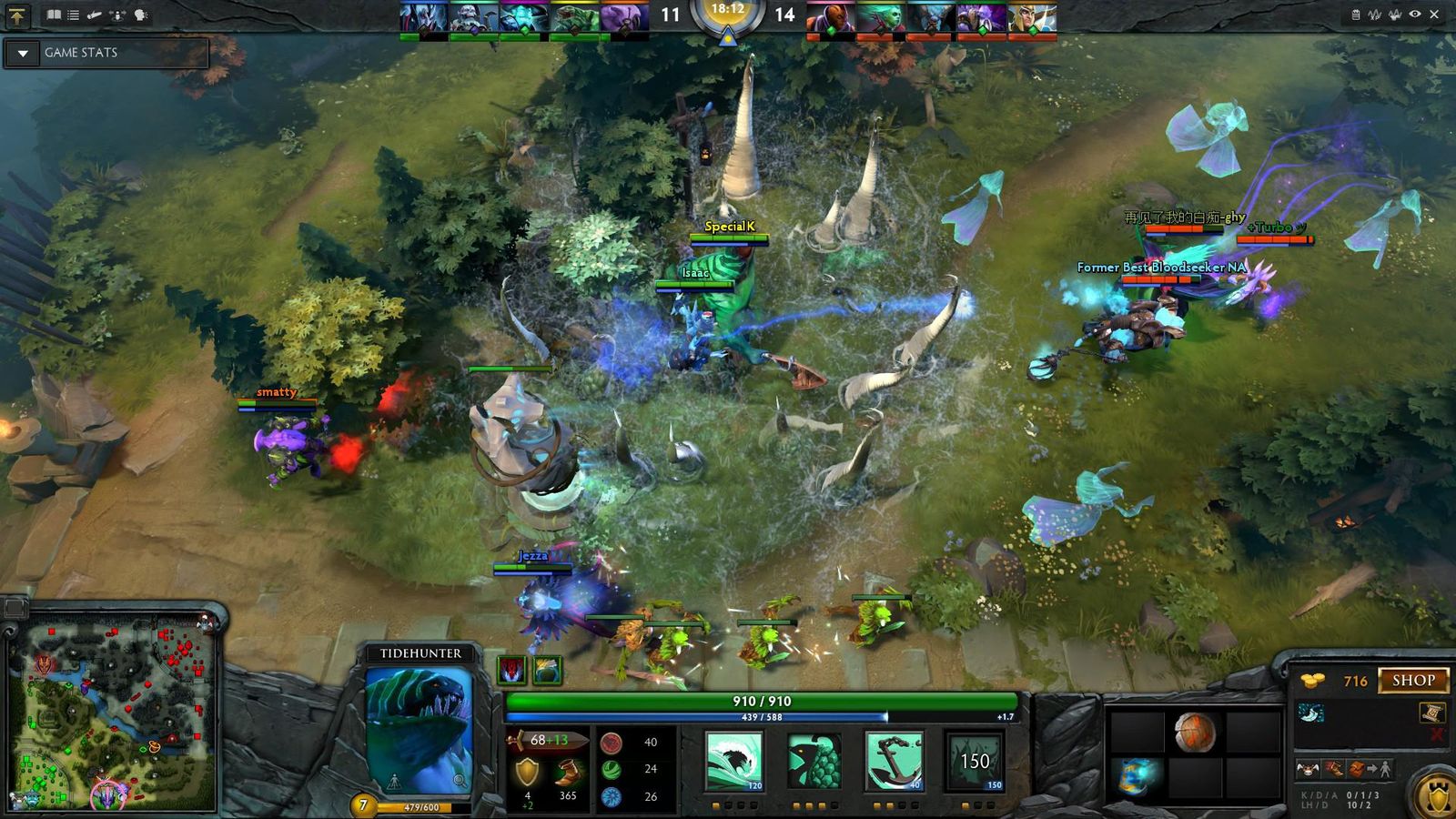1456x819 pixels.
Task: Expand the Game Stats dropdown
Action: click(23, 54)
